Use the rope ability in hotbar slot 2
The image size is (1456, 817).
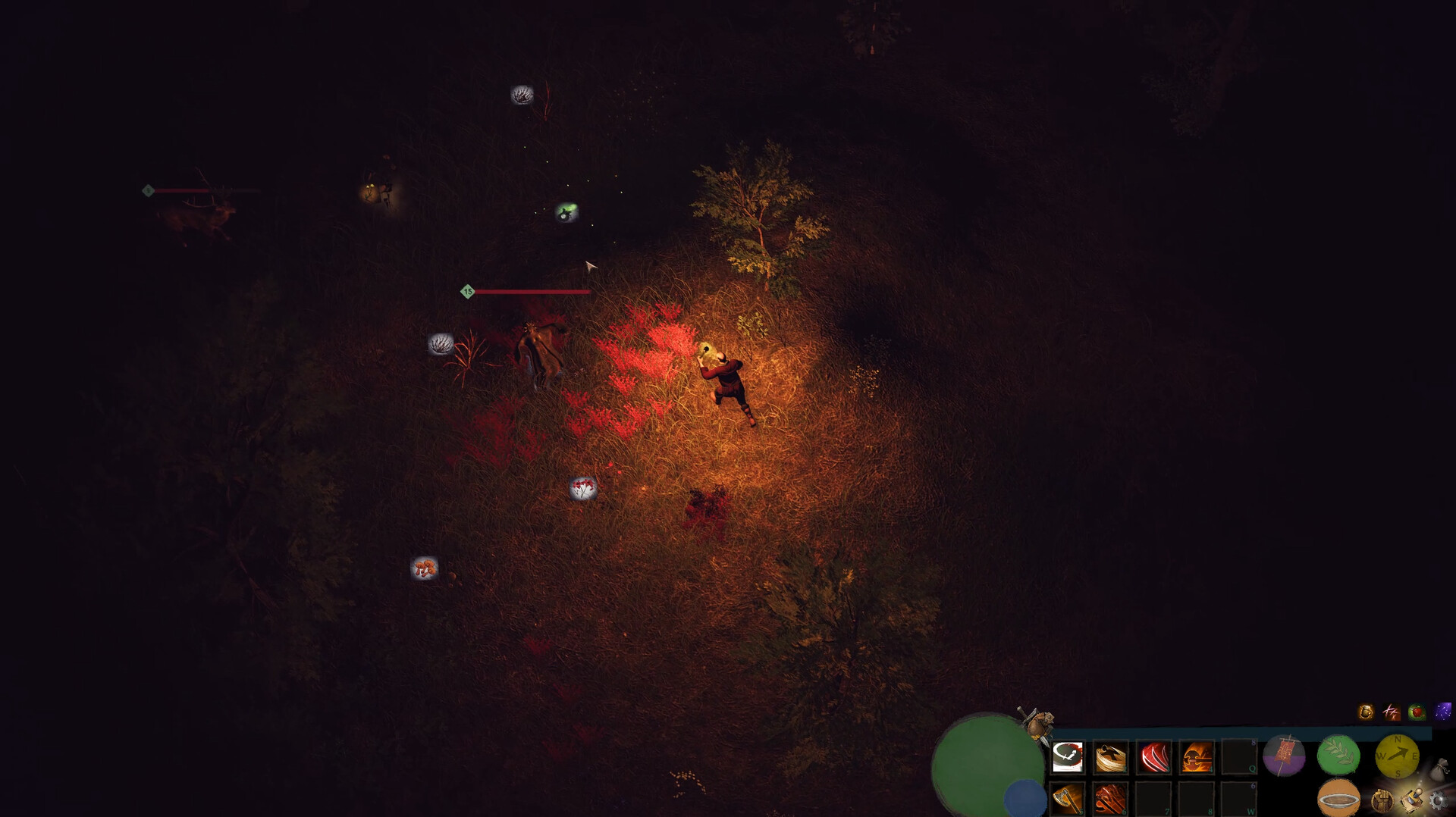point(1109,756)
